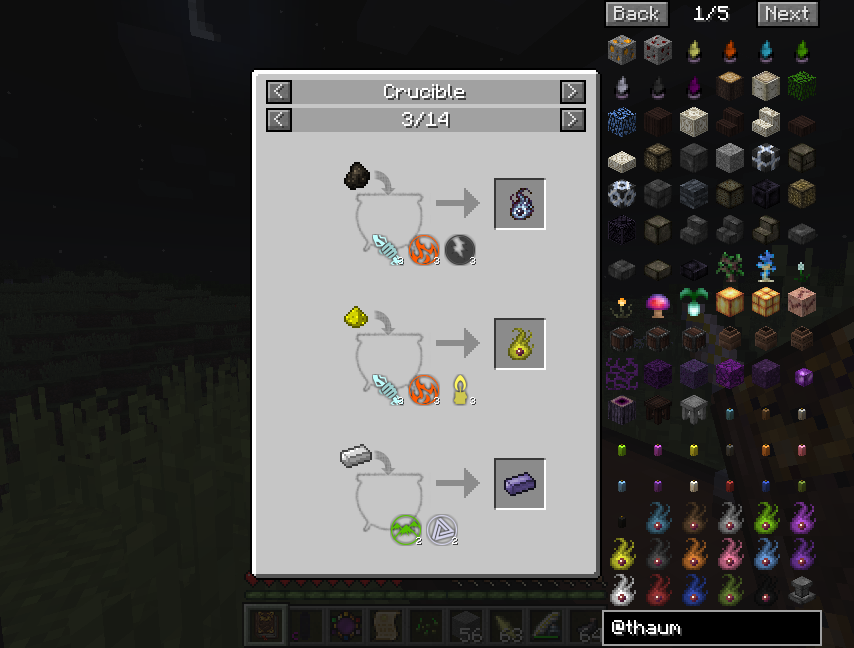Switch to the recipe type before Crucible
This screenshot has width=854, height=648.
tap(279, 92)
